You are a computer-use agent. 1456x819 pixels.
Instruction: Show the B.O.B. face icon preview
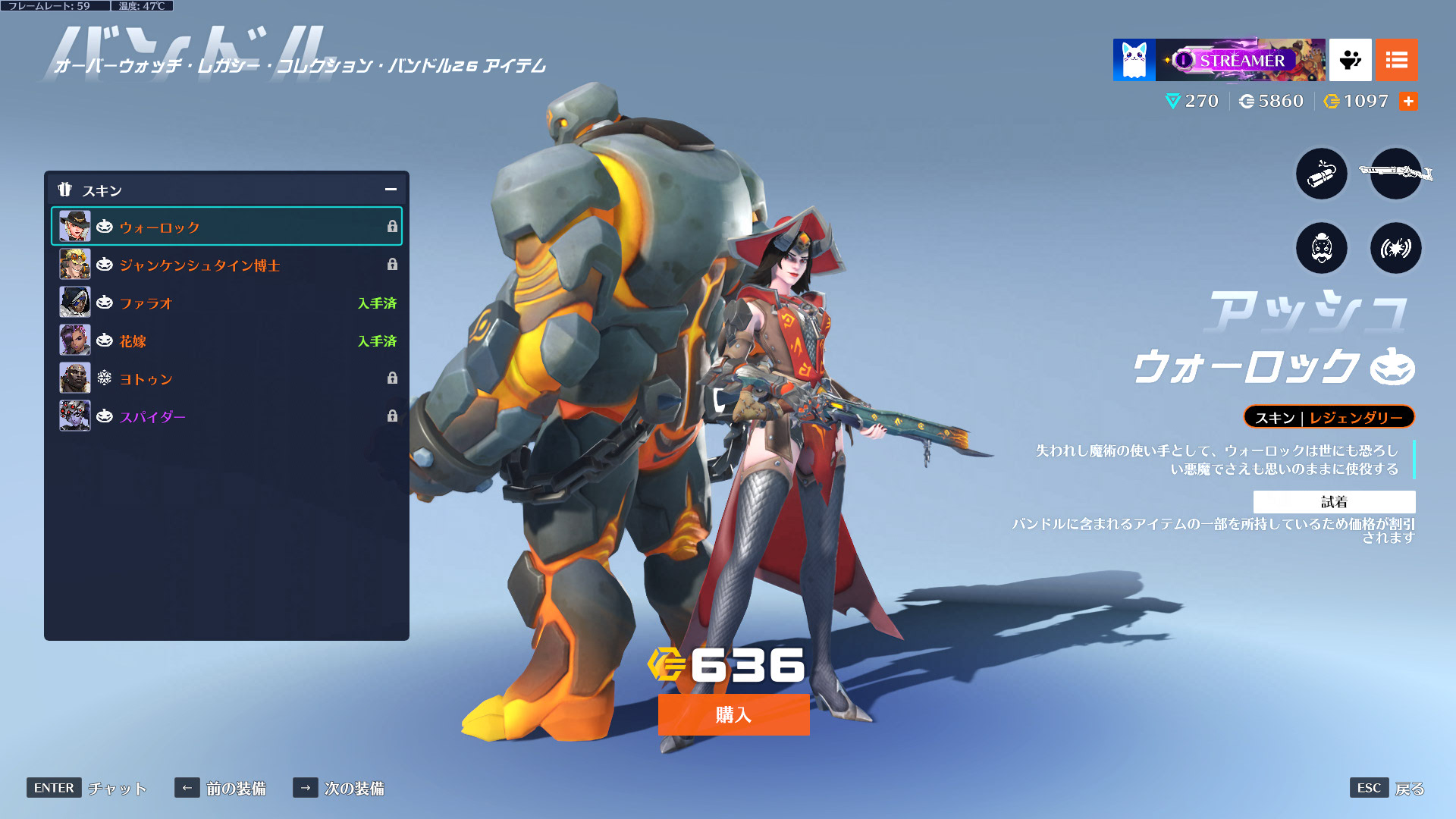1321,248
